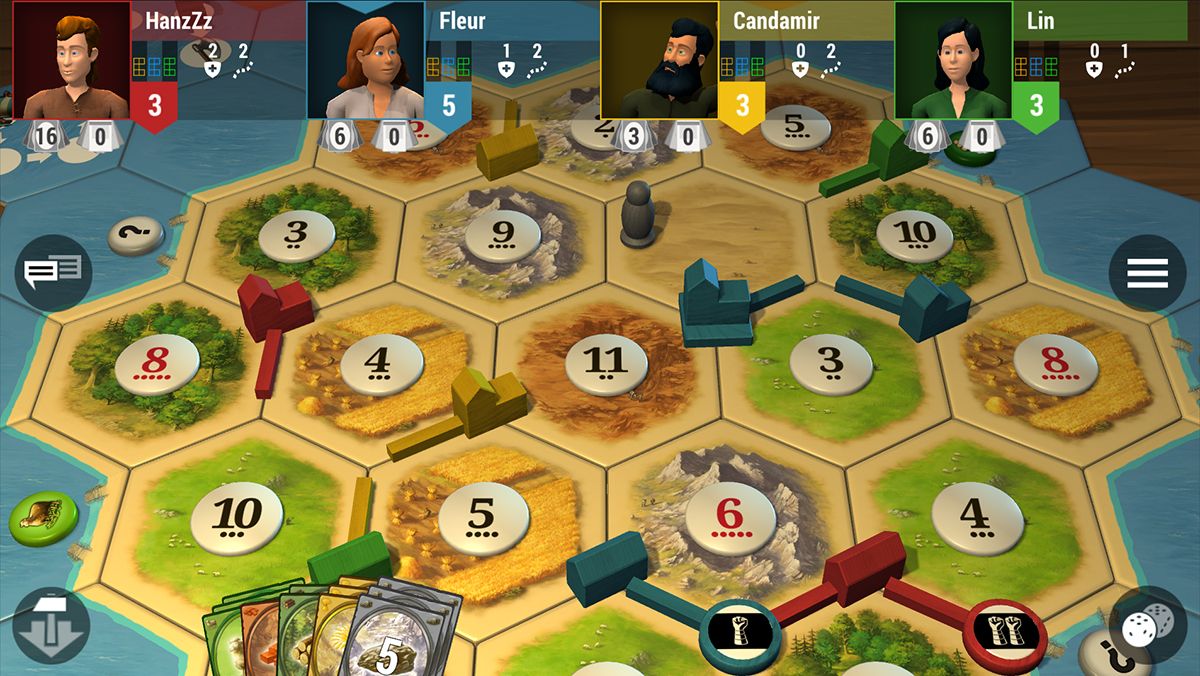
Task: Select Lin's player portrait
Action: 952,62
